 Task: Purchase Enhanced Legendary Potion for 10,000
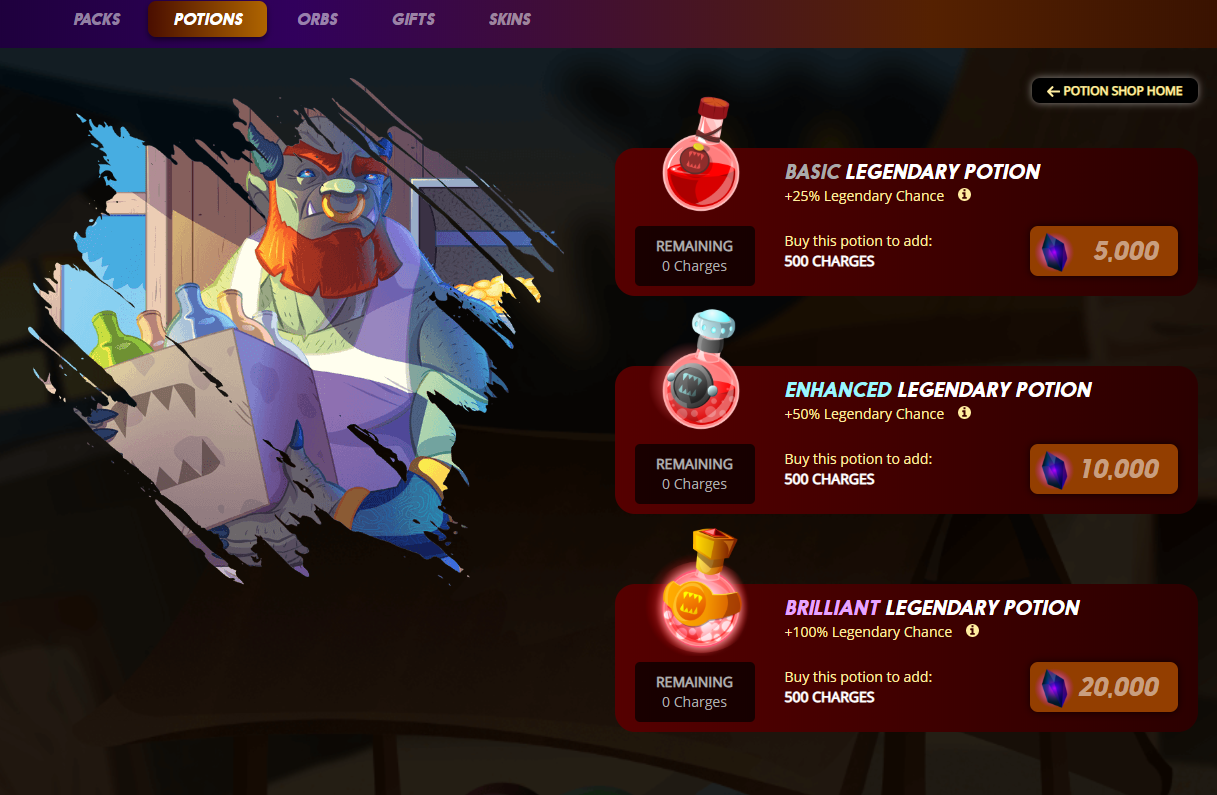tap(1103, 469)
